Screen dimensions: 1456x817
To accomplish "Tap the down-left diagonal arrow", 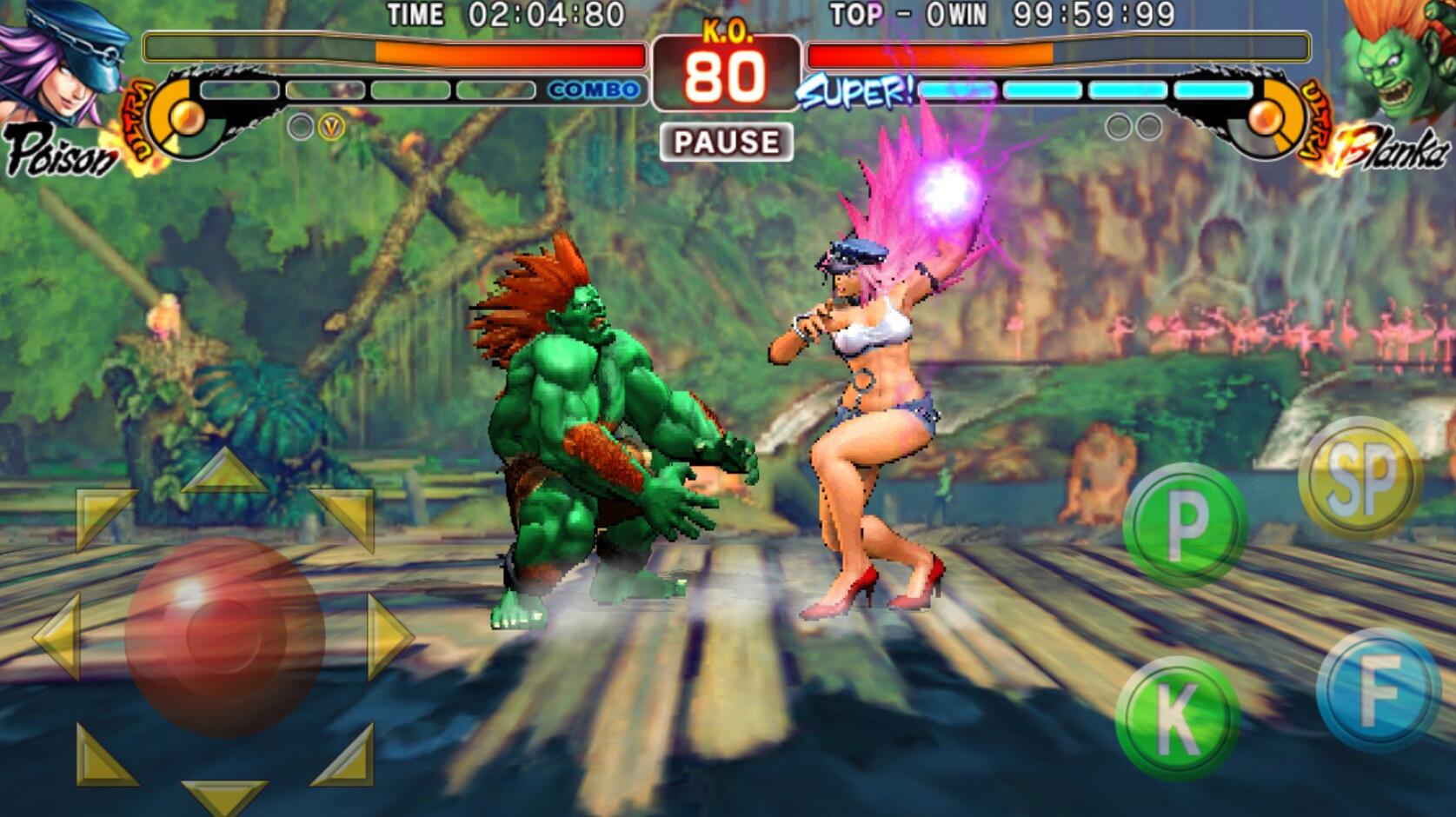I will tap(102, 758).
